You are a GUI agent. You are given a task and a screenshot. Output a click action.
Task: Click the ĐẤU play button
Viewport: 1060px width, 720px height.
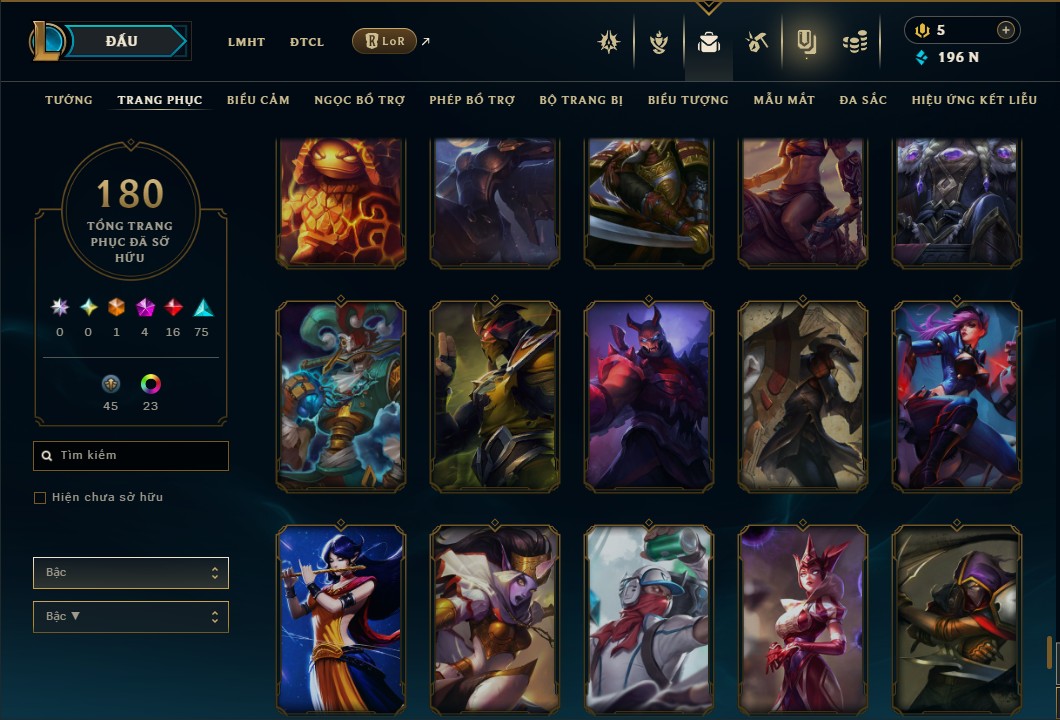click(x=122, y=41)
